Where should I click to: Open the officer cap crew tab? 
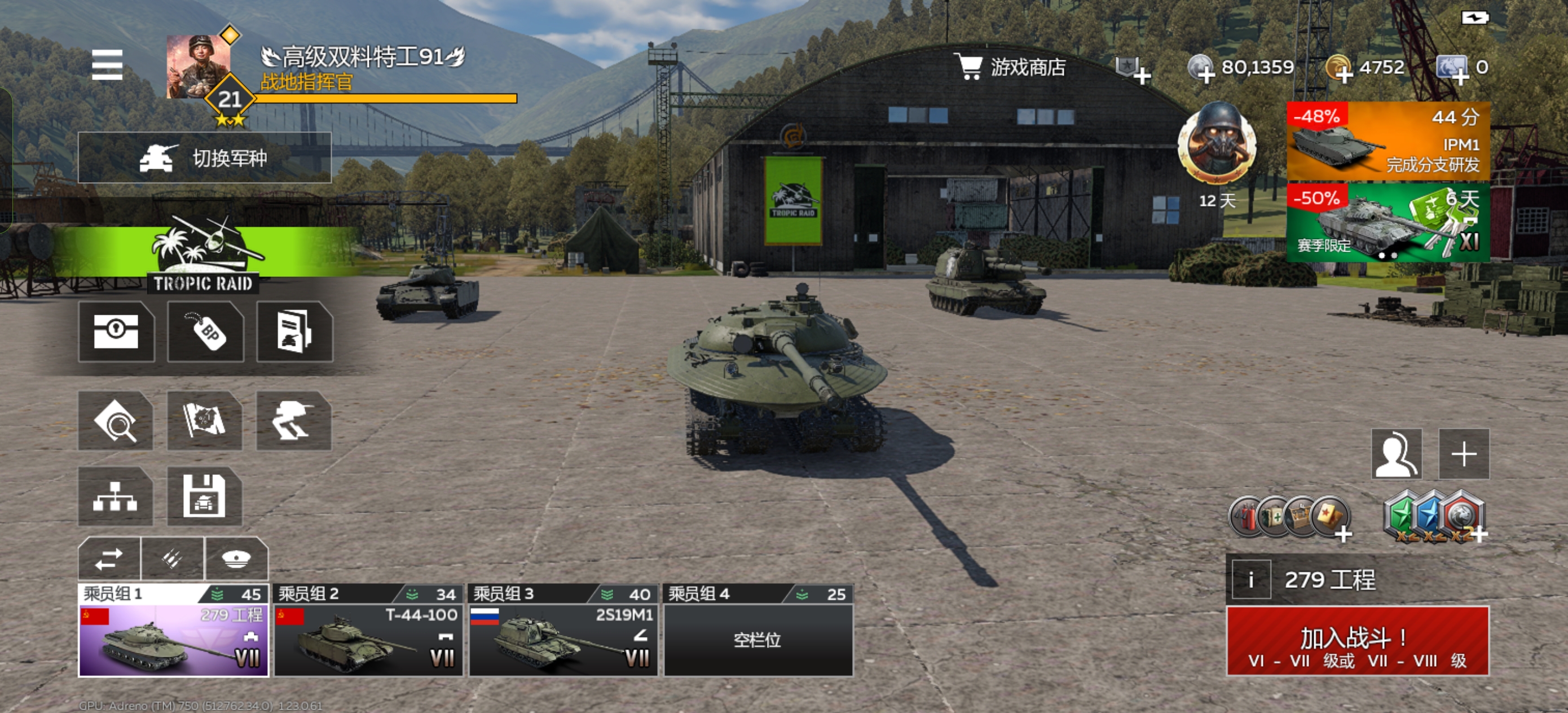(x=236, y=558)
